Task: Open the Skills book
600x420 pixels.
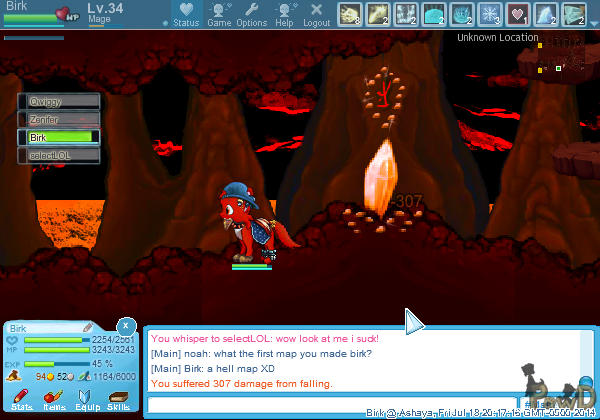Action: [x=118, y=399]
